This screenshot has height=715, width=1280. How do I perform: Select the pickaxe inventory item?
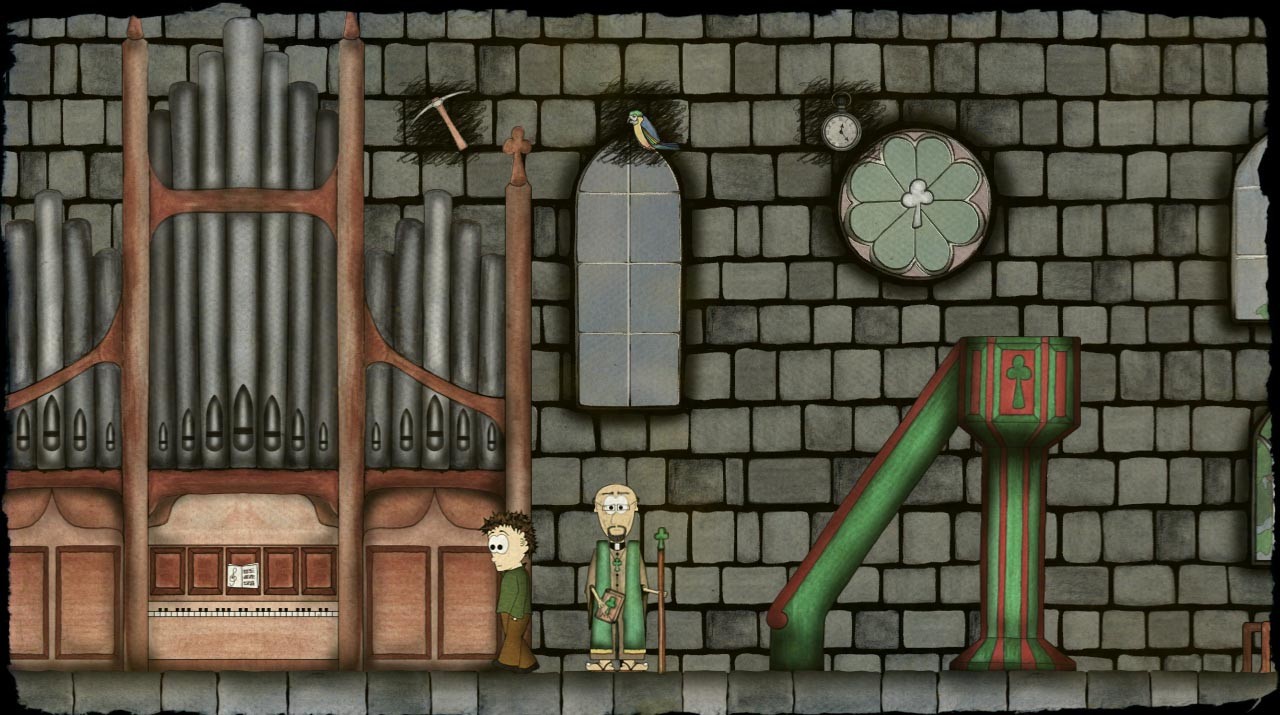(441, 118)
